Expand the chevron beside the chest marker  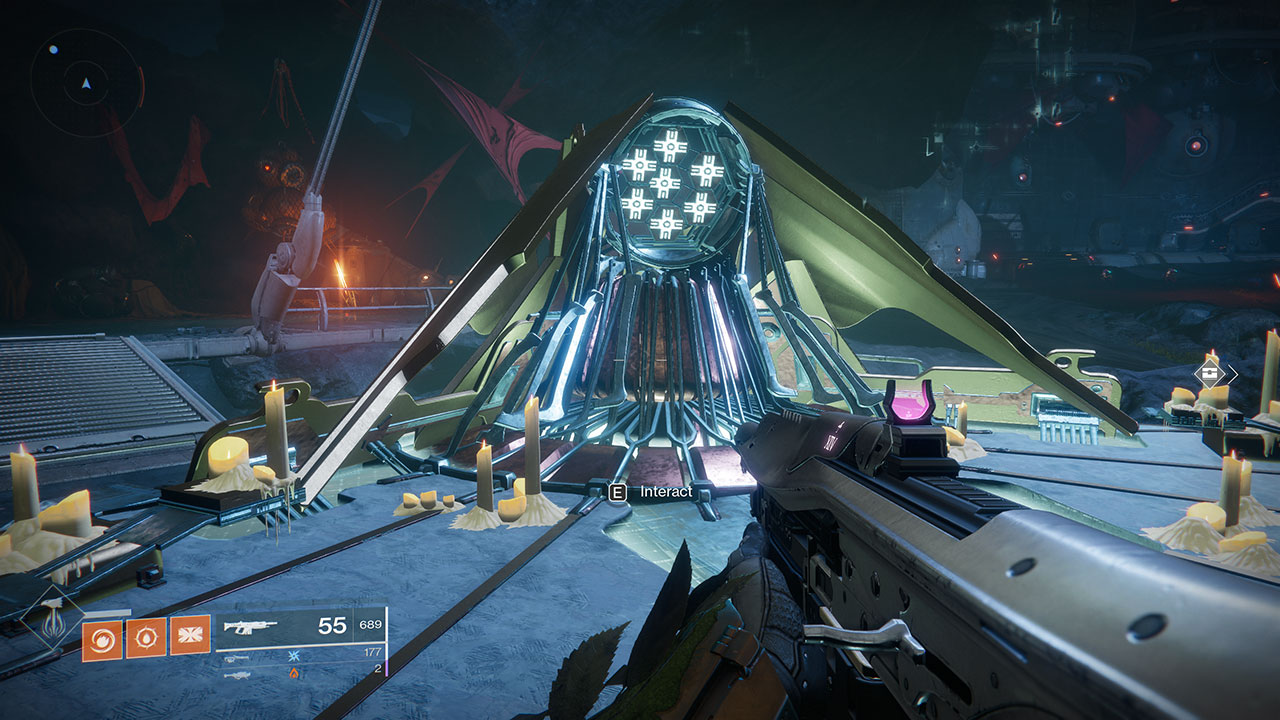point(1233,372)
